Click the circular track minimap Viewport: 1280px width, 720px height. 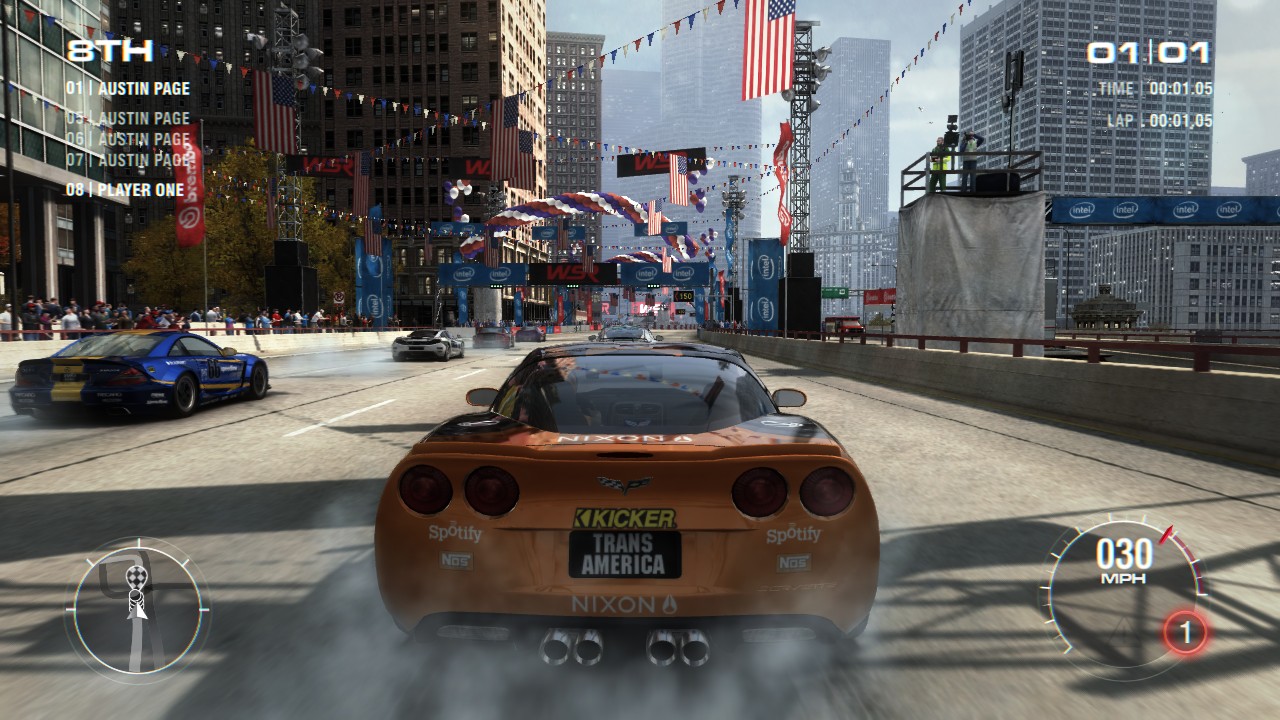pos(138,606)
